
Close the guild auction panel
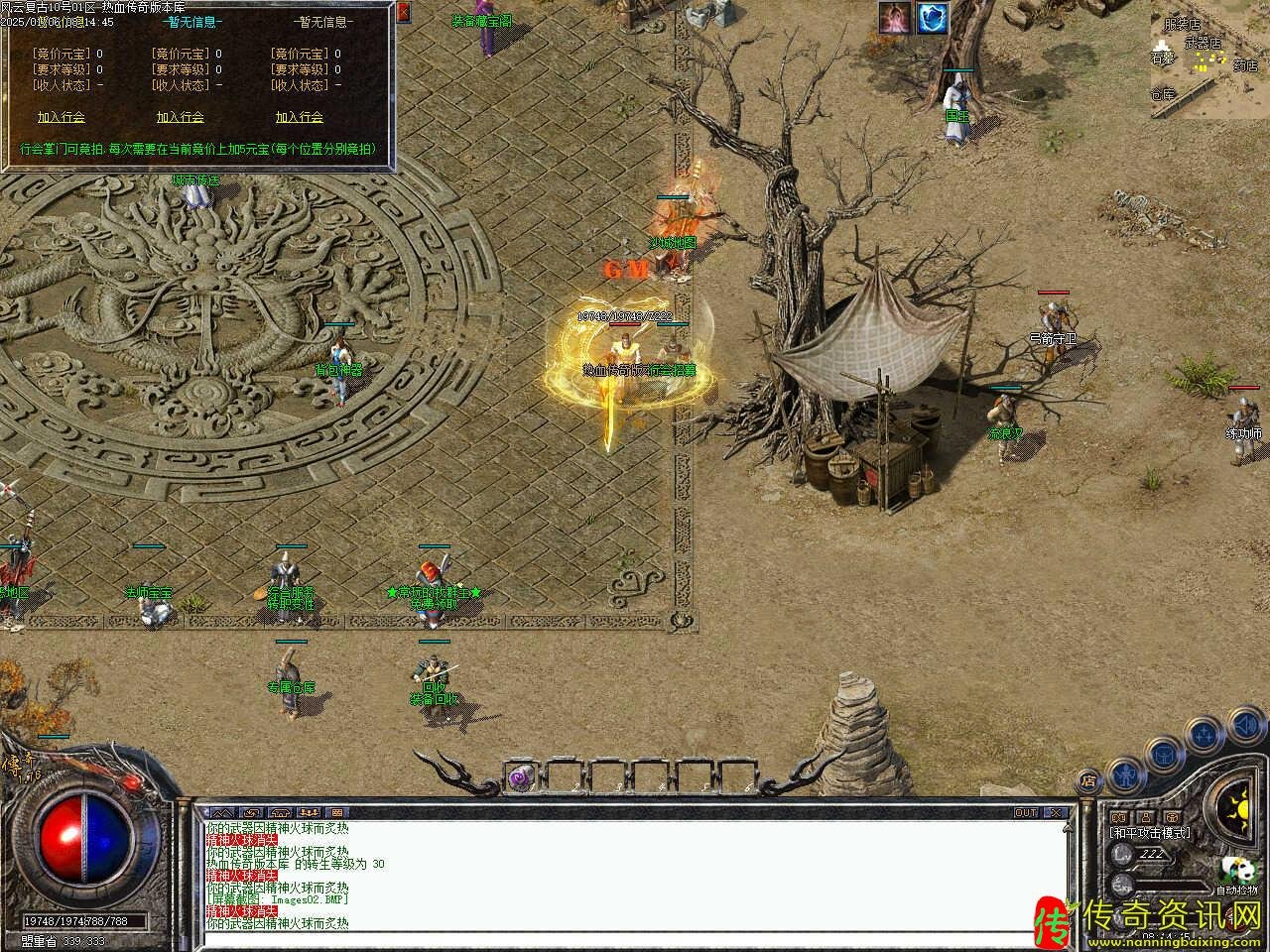coord(403,13)
